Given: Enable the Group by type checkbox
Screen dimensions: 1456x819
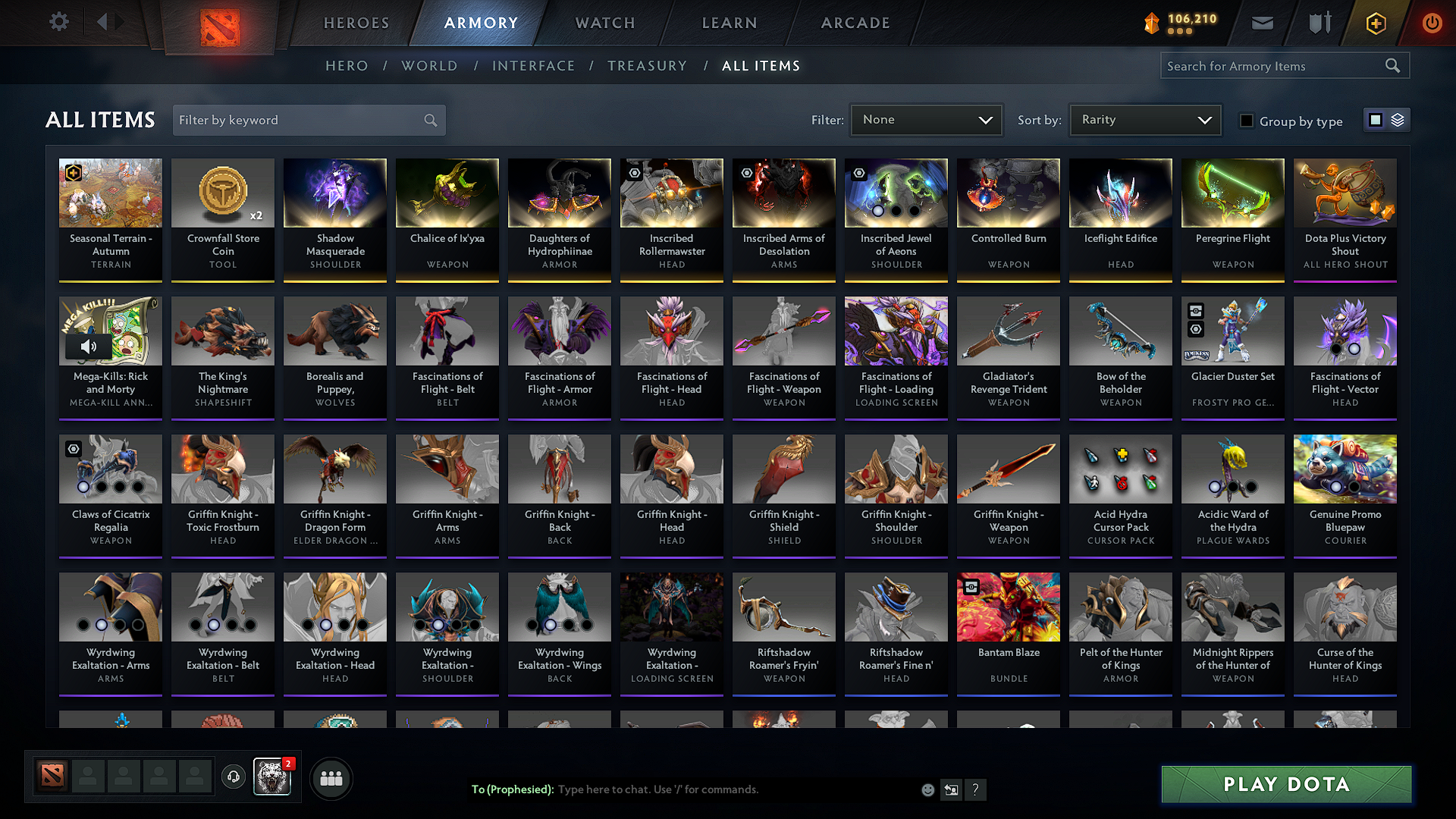Looking at the screenshot, I should point(1247,121).
